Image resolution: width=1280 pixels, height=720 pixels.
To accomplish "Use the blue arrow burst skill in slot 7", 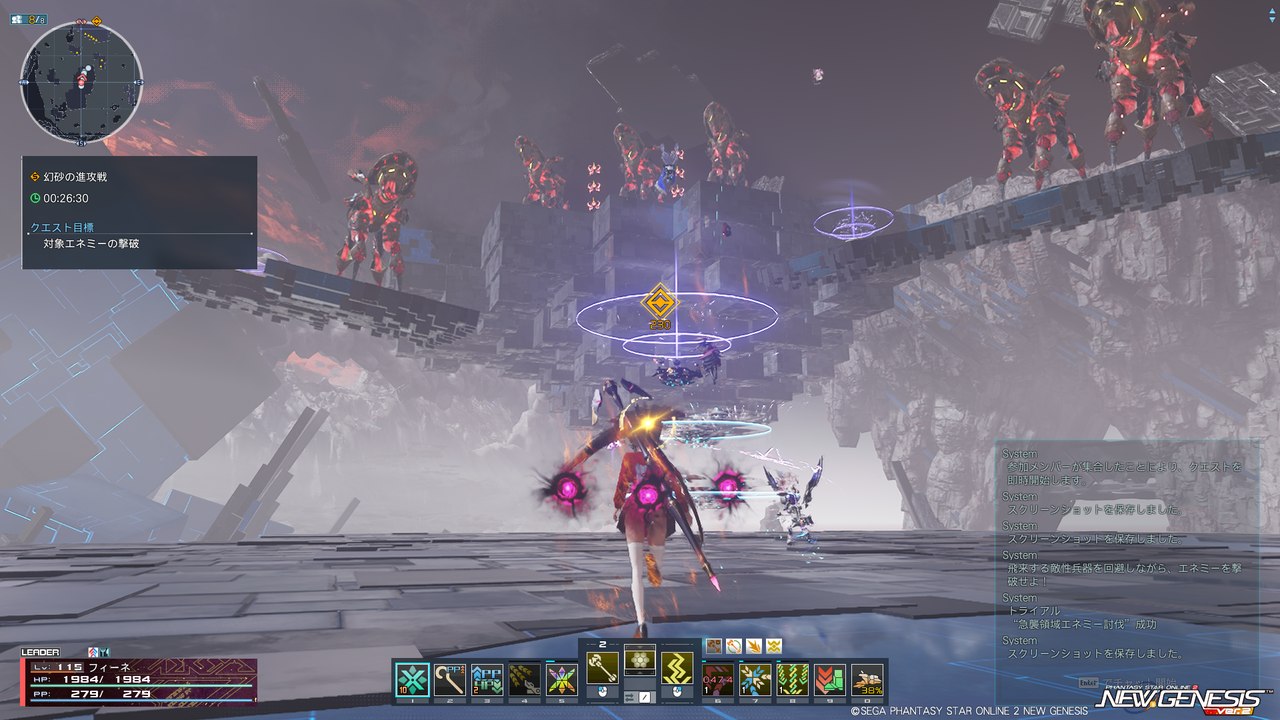I will 756,679.
